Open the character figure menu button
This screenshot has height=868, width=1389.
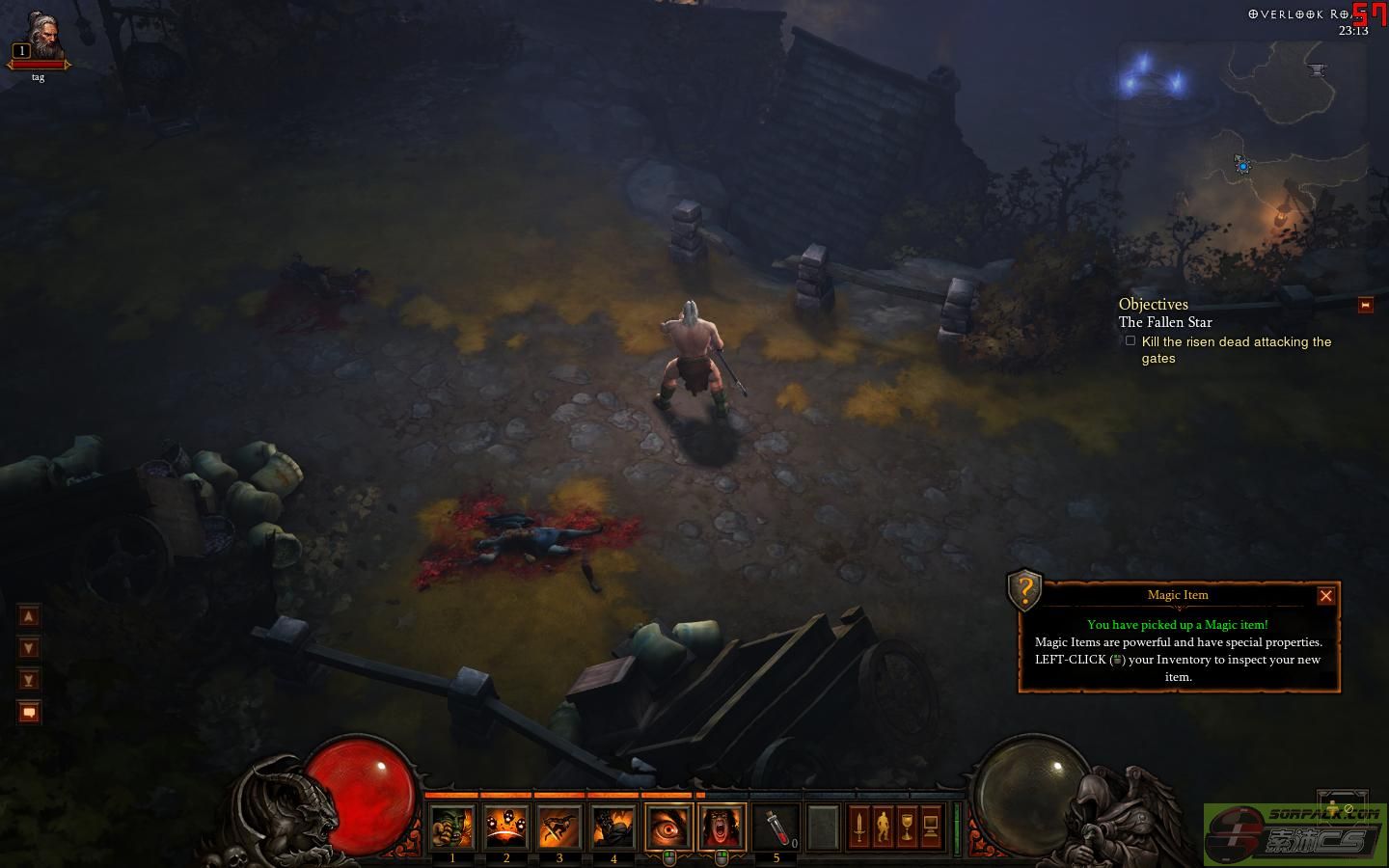(883, 827)
